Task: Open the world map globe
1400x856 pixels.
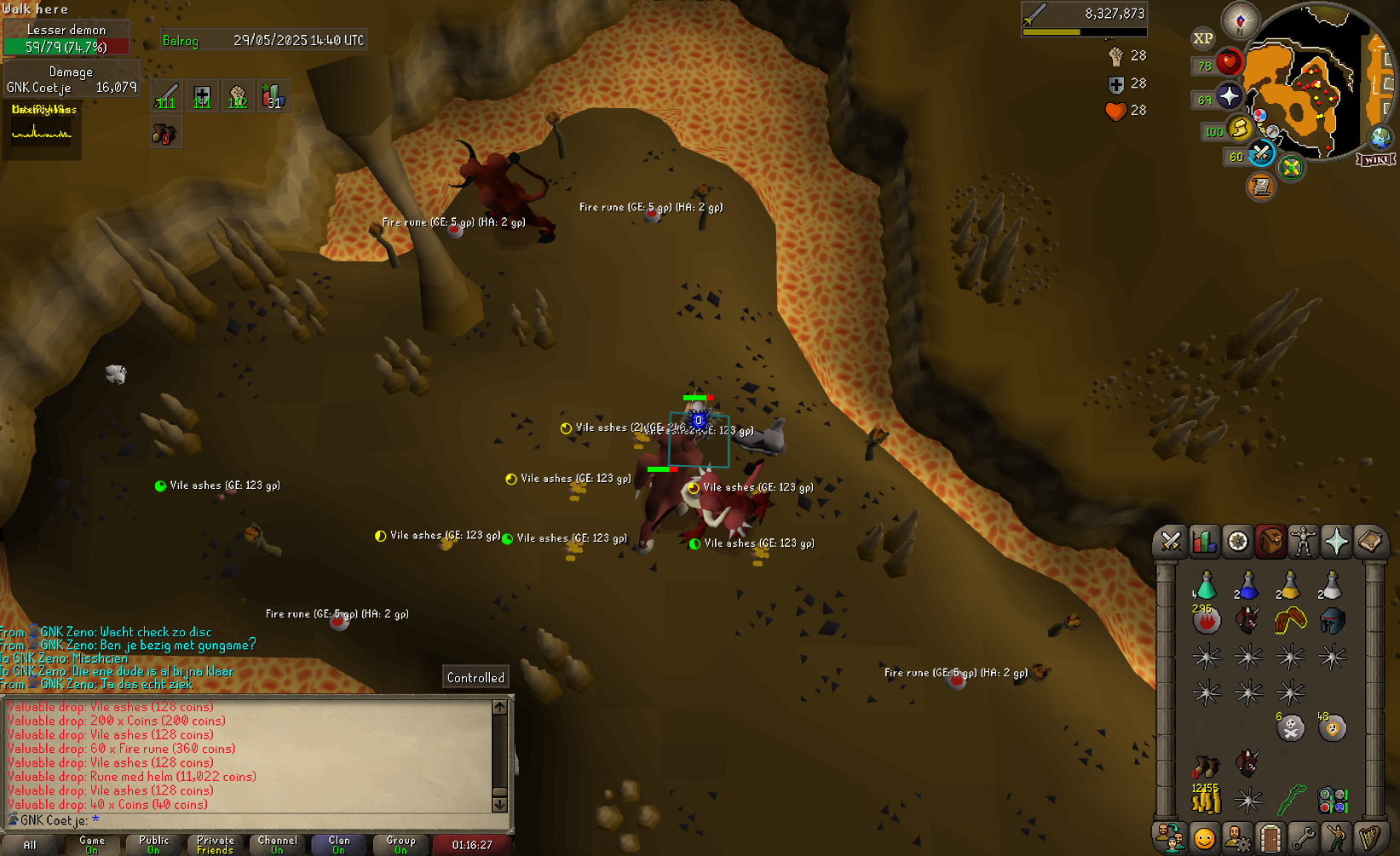Action: pos(1380,136)
